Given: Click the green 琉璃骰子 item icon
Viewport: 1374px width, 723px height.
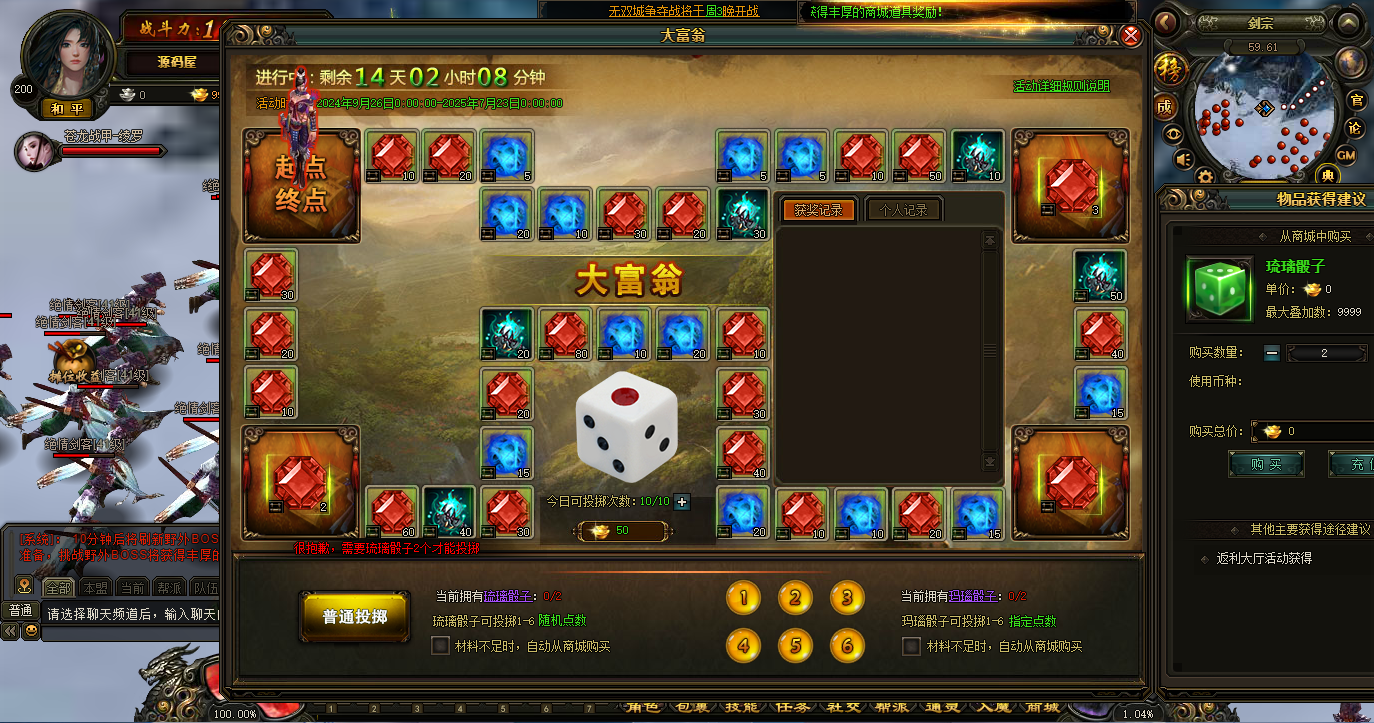Looking at the screenshot, I should (1218, 289).
